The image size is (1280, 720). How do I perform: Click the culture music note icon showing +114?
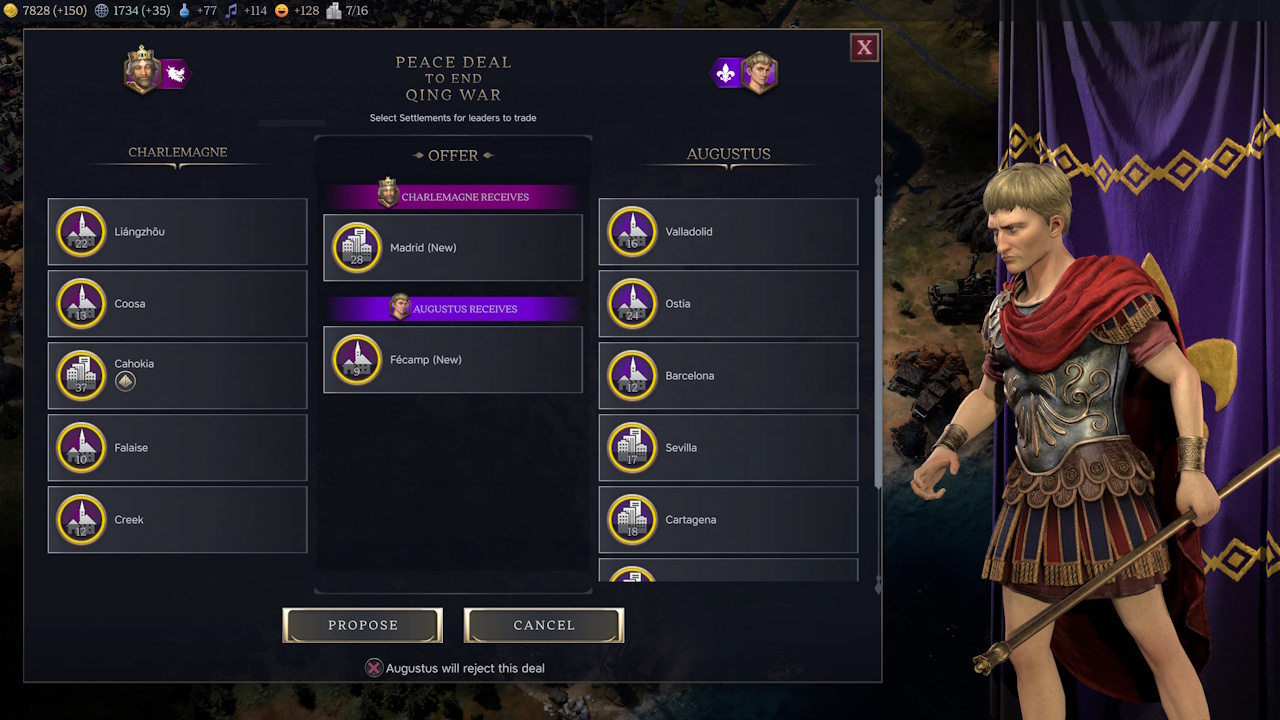click(x=233, y=12)
